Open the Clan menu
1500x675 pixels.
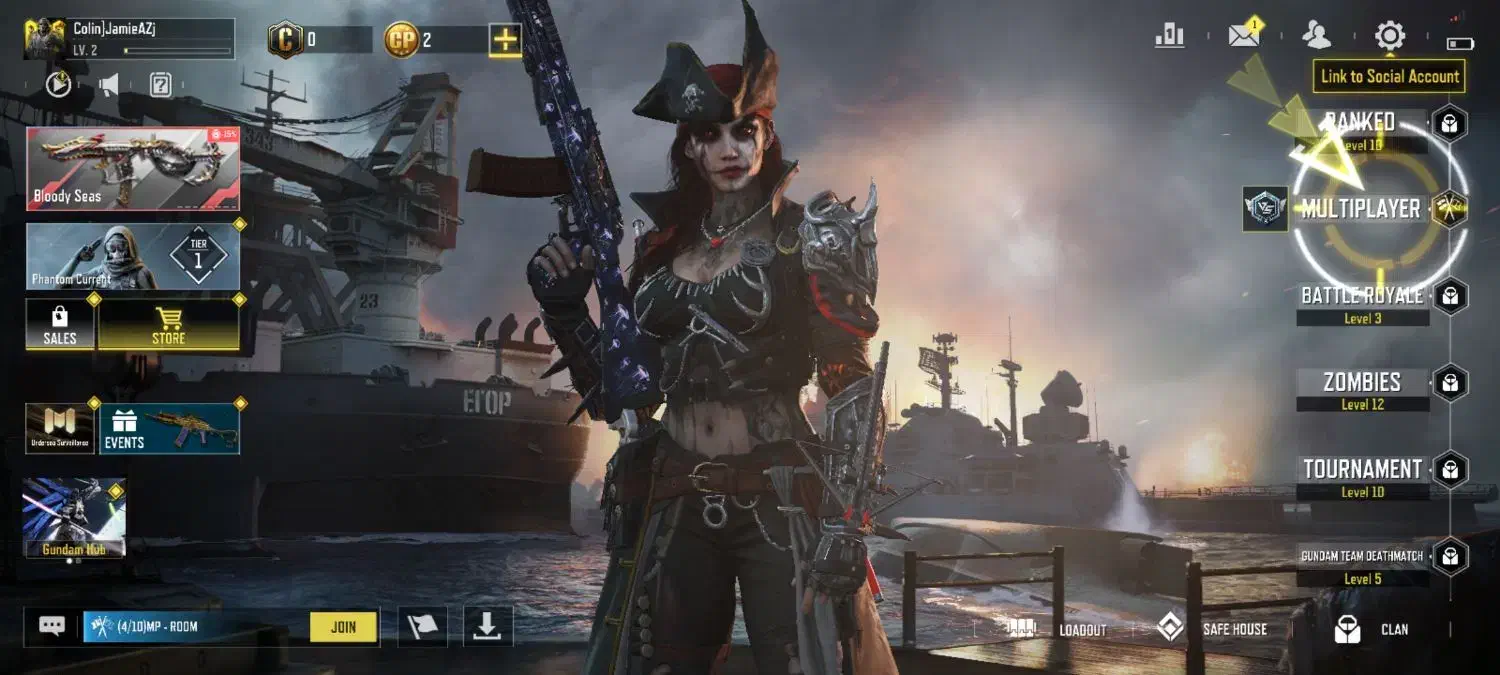[1372, 629]
